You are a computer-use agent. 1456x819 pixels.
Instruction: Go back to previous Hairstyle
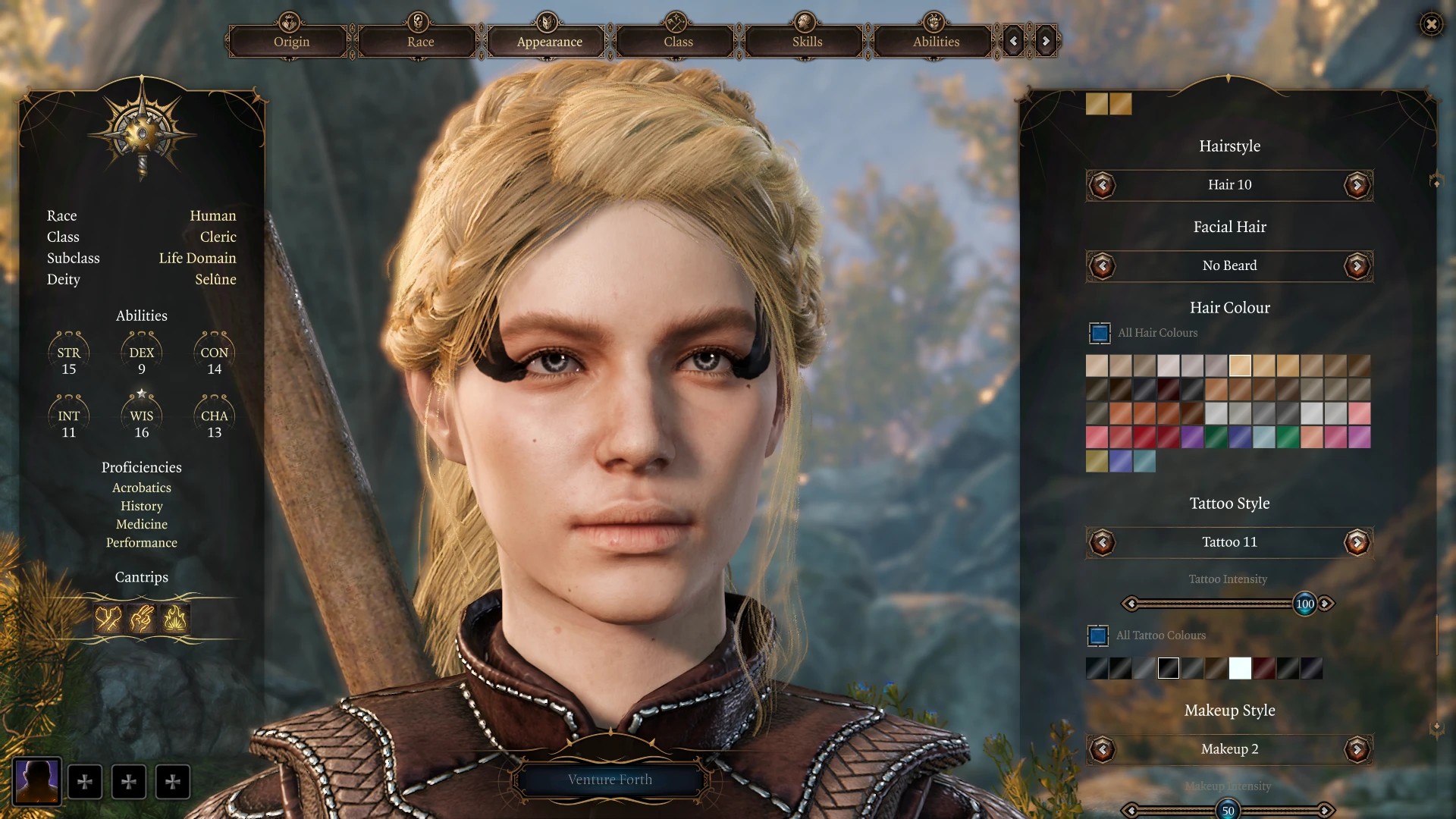click(1102, 185)
